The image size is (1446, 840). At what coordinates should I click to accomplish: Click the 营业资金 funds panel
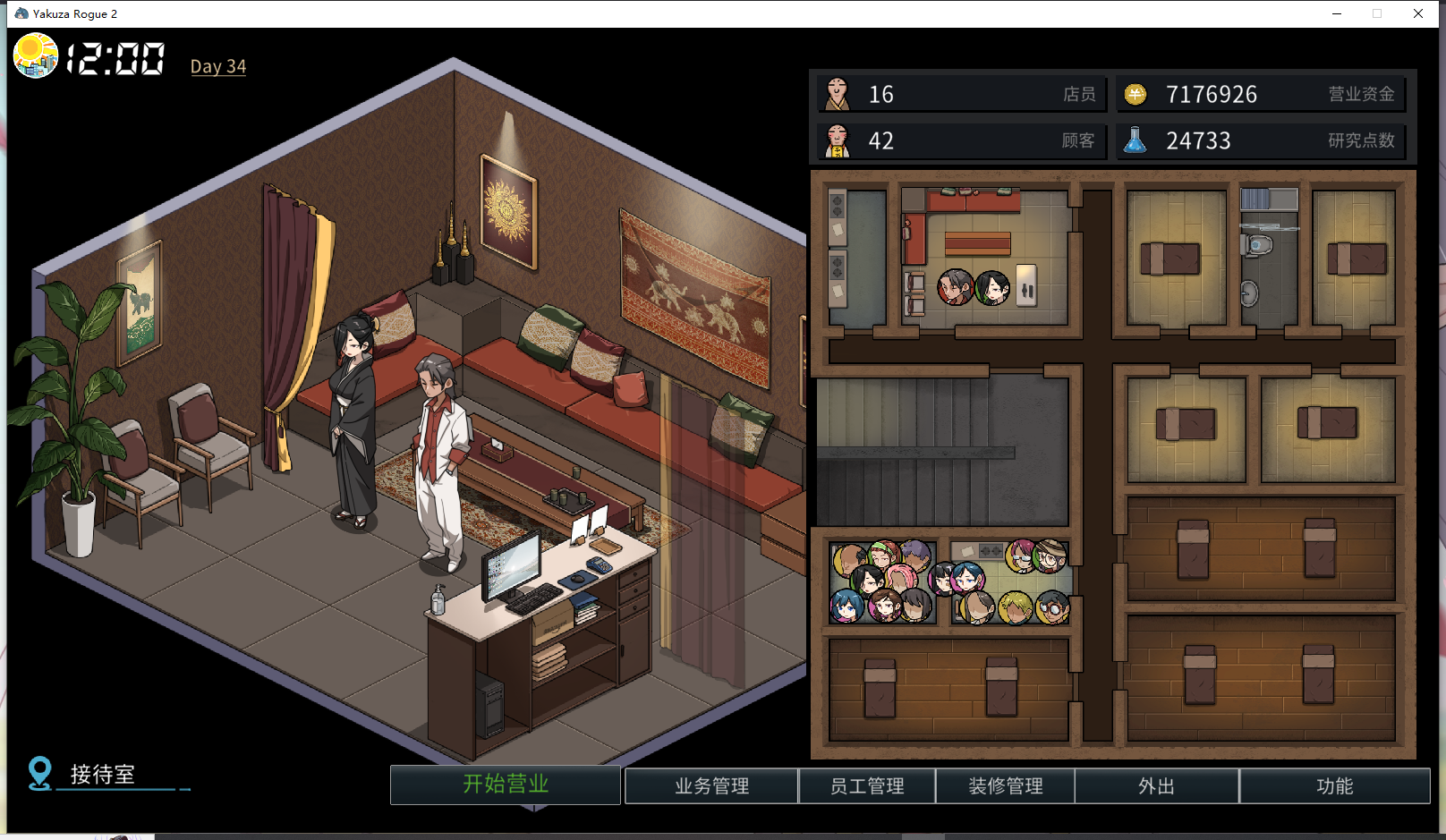(1261, 94)
